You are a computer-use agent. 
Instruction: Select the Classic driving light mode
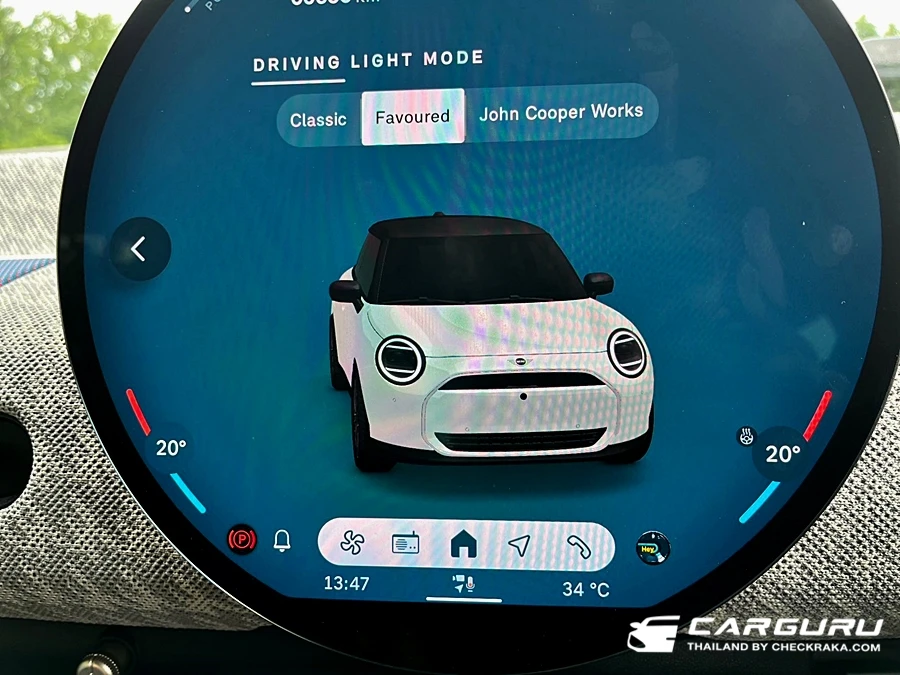pyautogui.click(x=318, y=120)
